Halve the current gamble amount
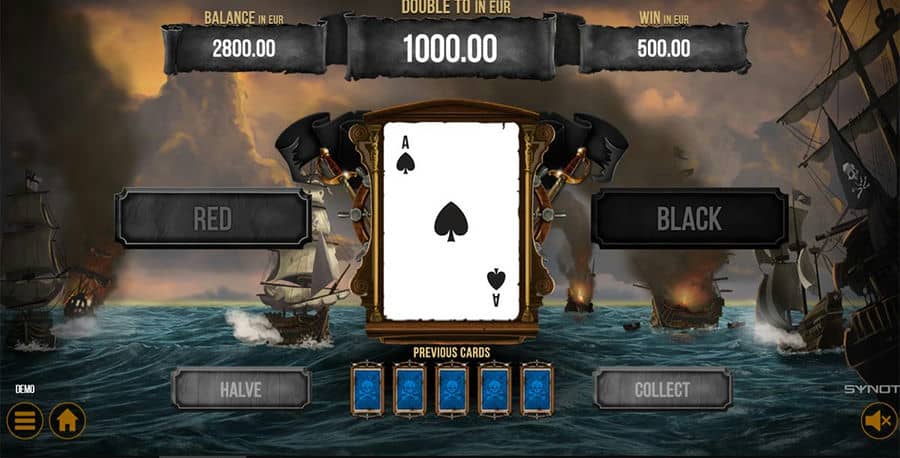The image size is (900, 458). pyautogui.click(x=240, y=389)
